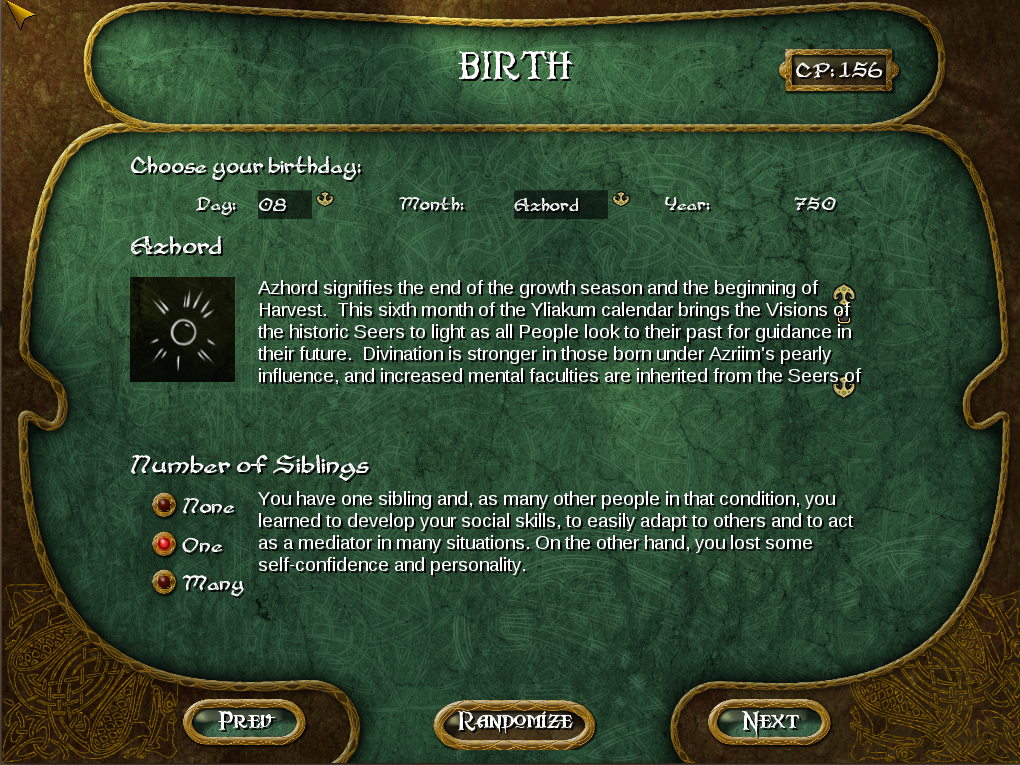Open the Day dropdown arrow

(325, 200)
